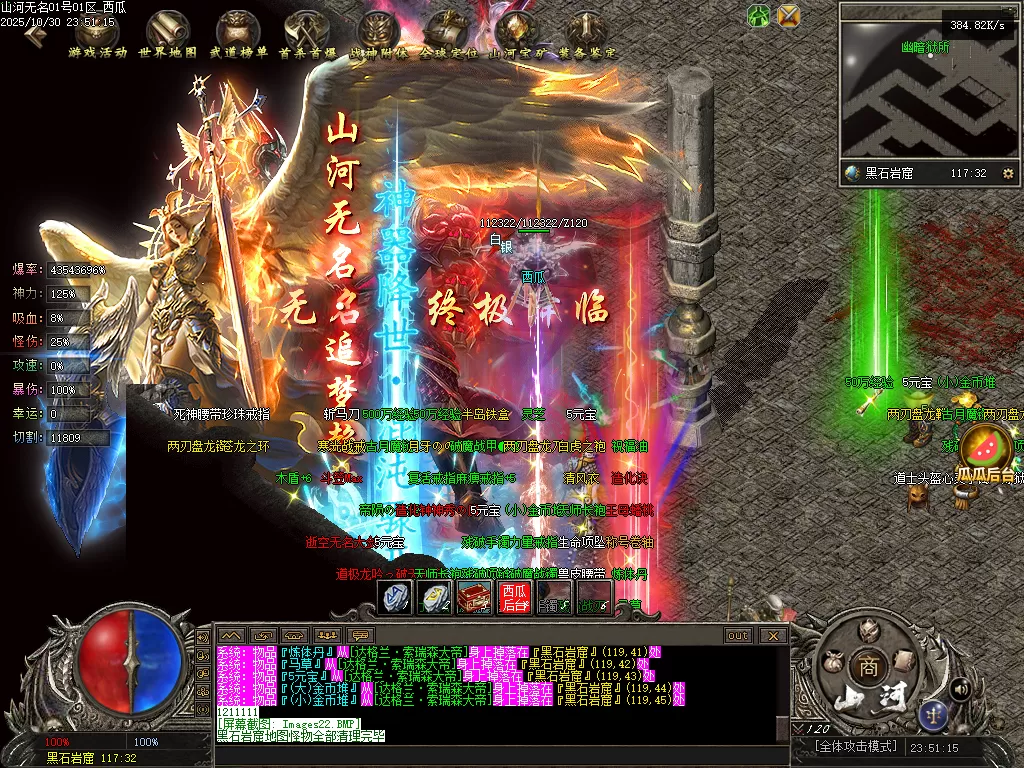
Task: Open minimap settings gear
Action: [1007, 173]
